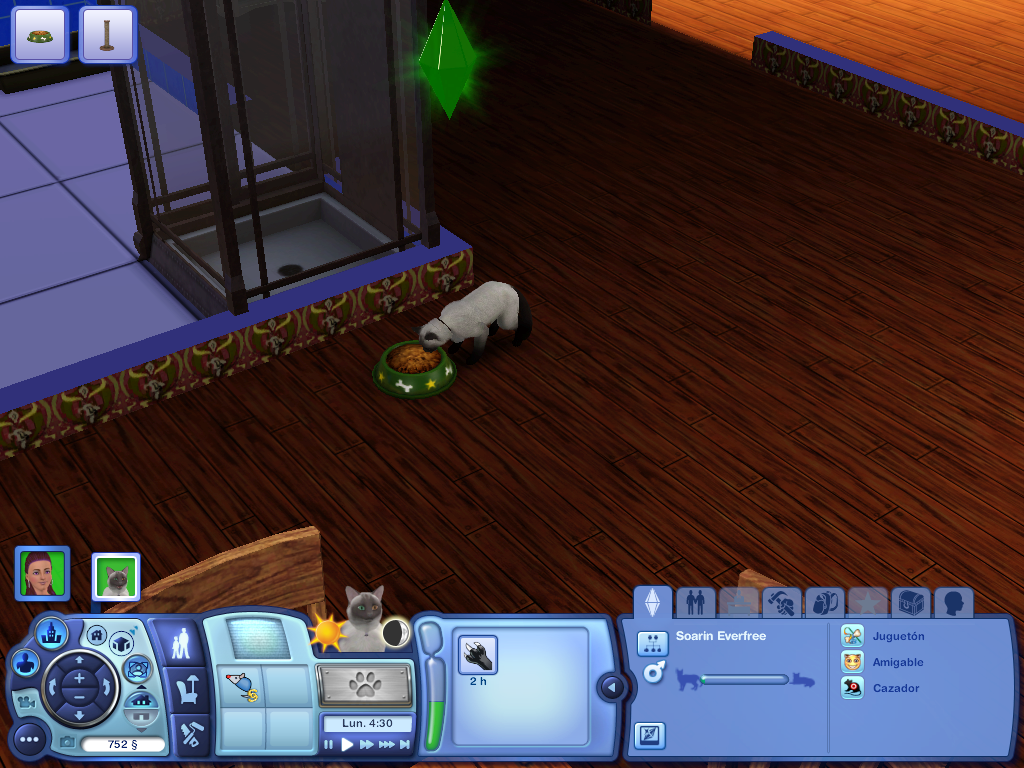The width and height of the screenshot is (1024, 768).
Task: Open the family tree button
Action: click(652, 643)
